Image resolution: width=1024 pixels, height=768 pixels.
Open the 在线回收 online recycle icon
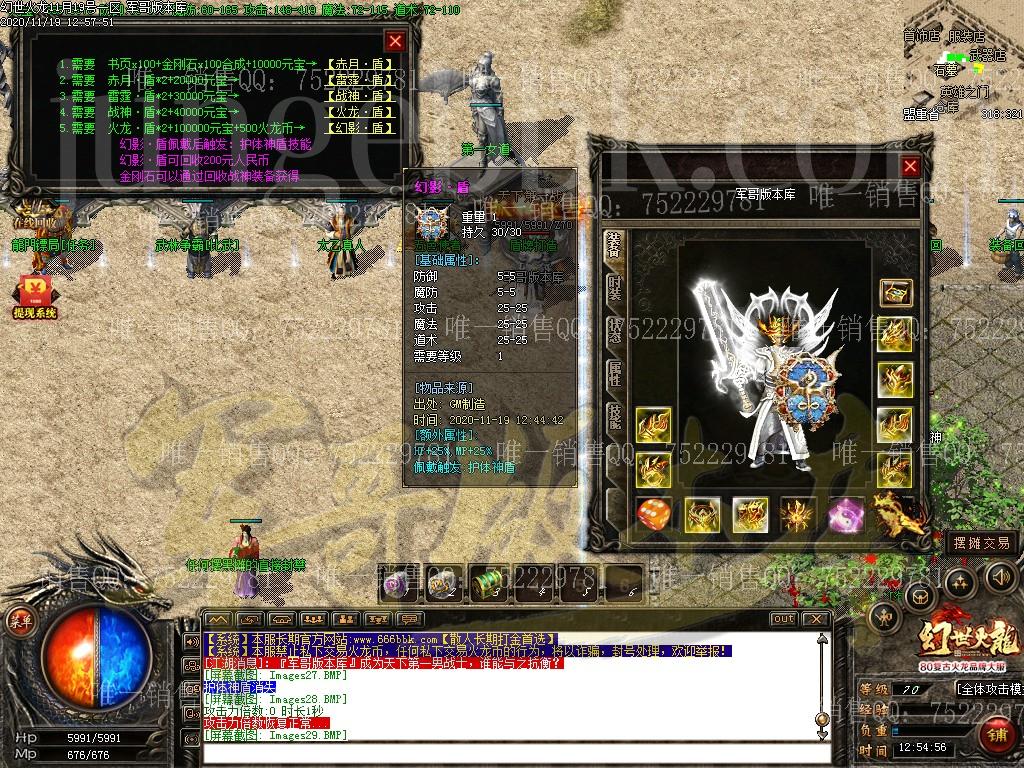(x=34, y=213)
